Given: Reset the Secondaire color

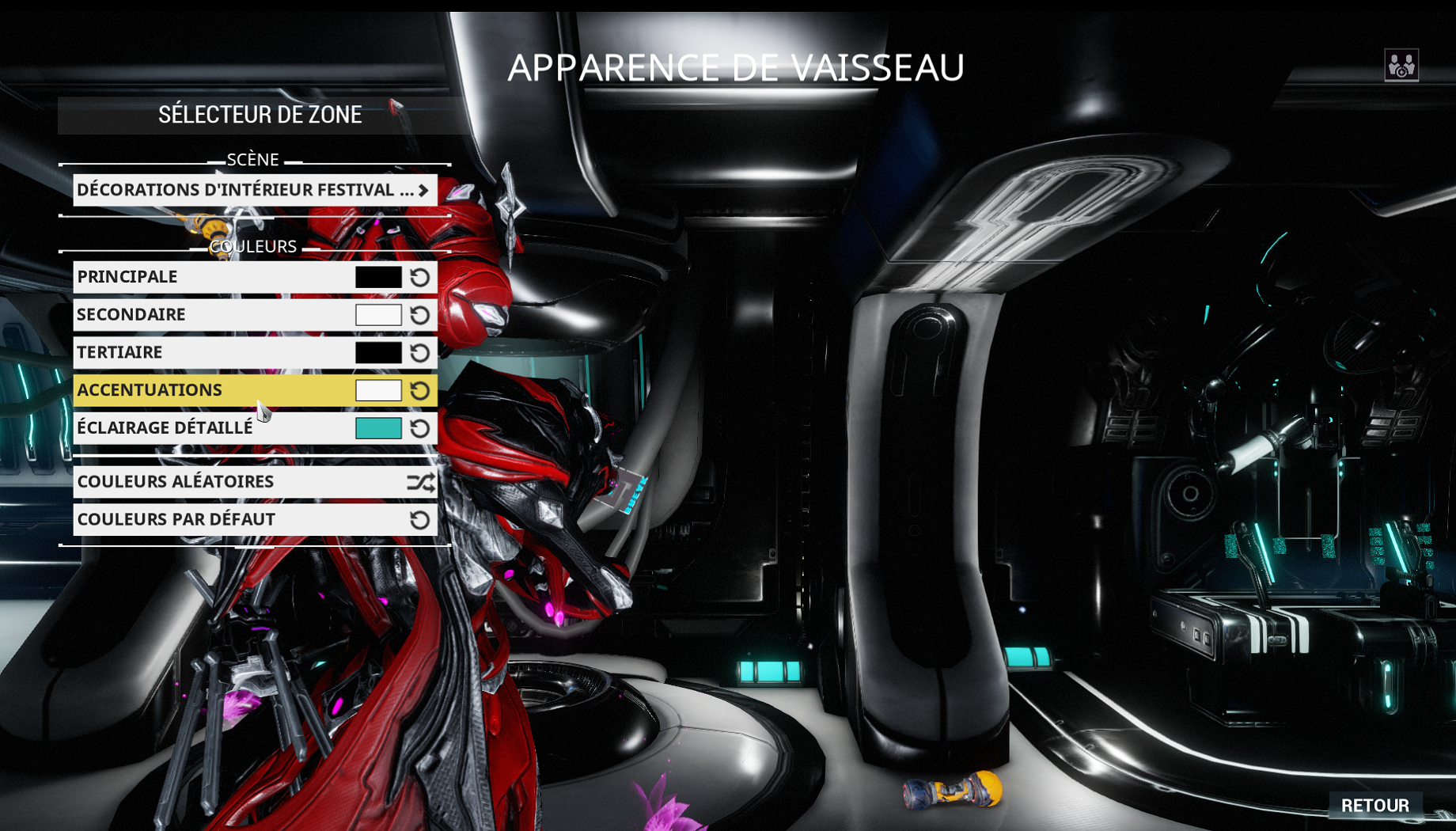Looking at the screenshot, I should (x=422, y=314).
